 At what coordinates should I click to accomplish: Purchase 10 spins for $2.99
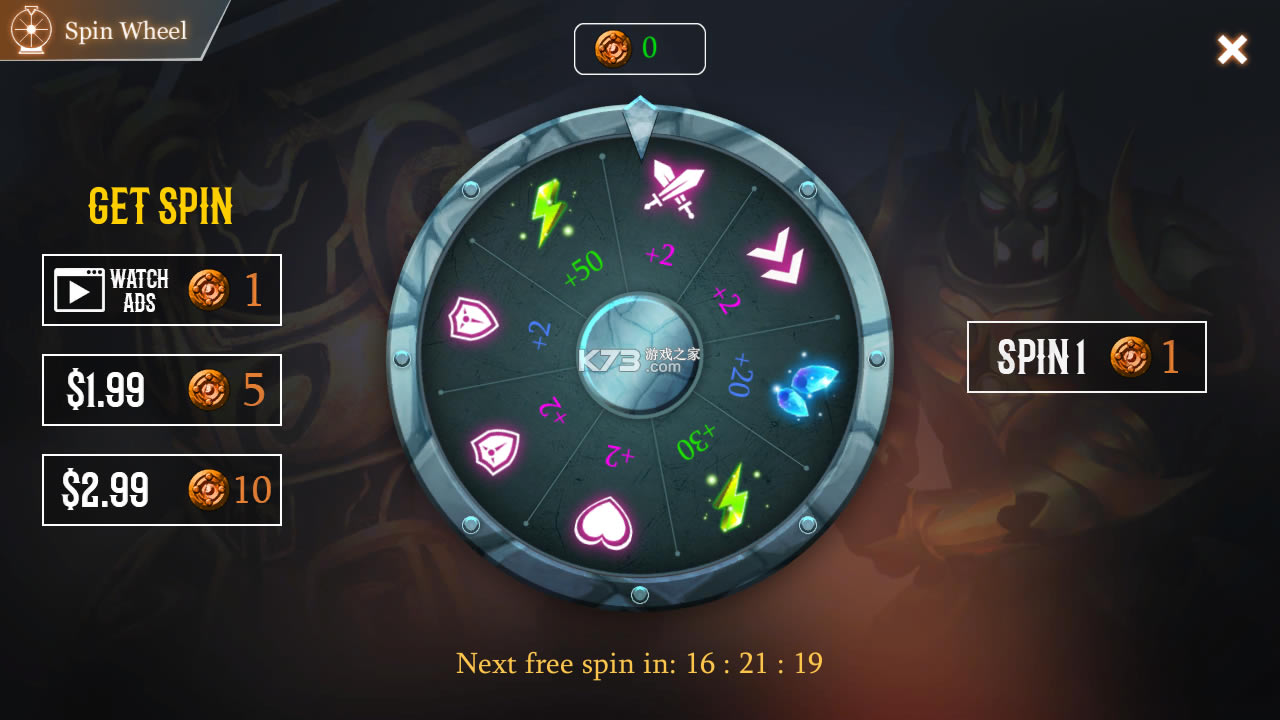coord(162,490)
